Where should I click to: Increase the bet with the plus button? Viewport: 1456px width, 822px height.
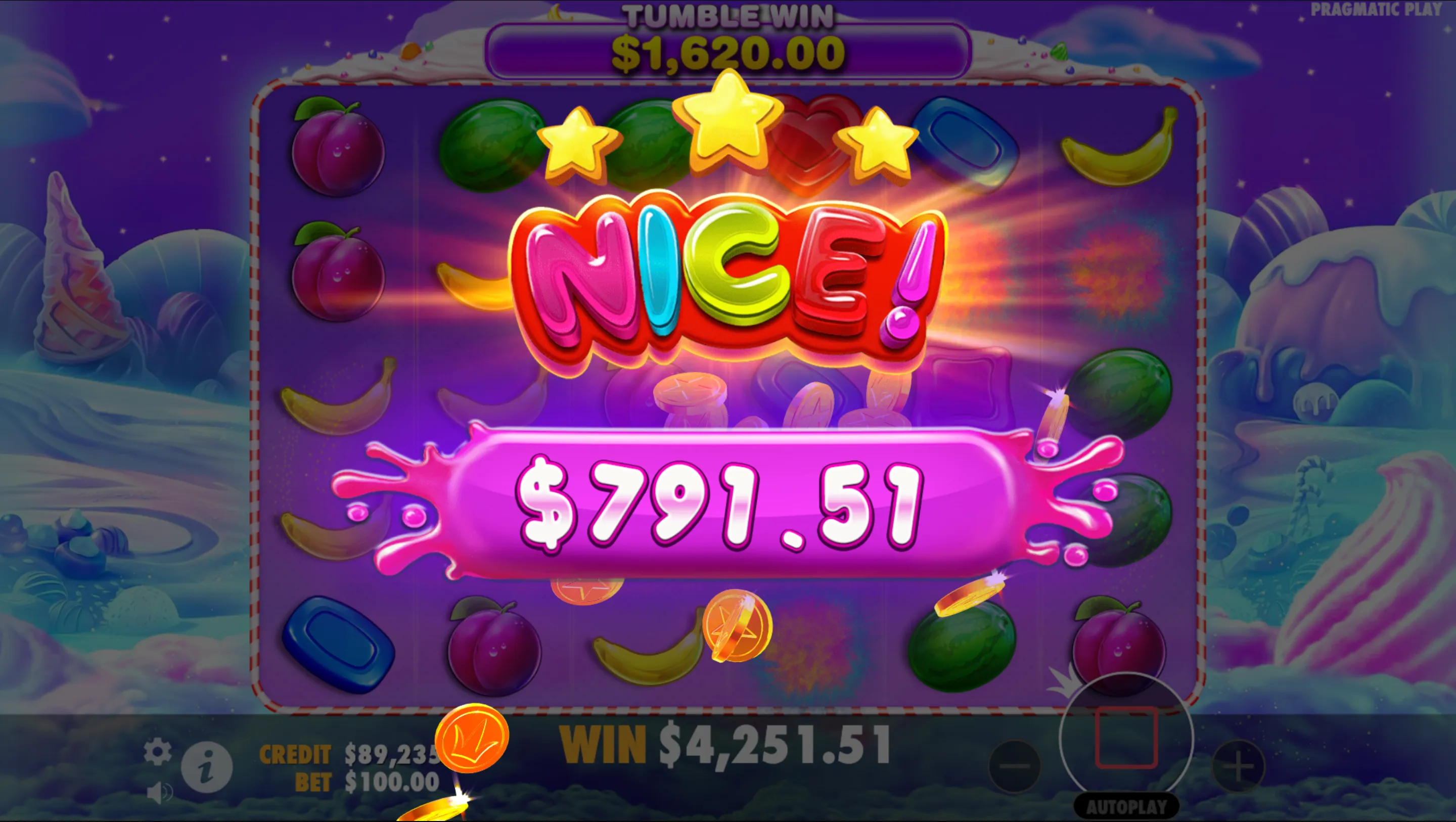(x=1239, y=766)
